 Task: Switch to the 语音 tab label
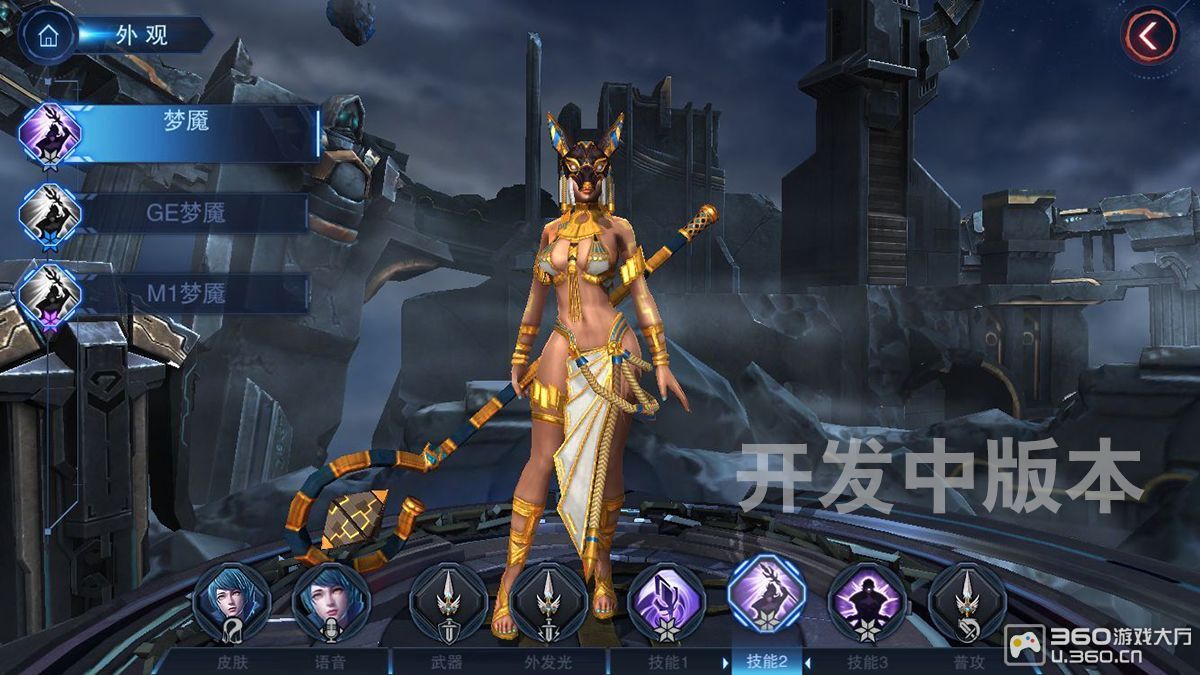[x=331, y=661]
